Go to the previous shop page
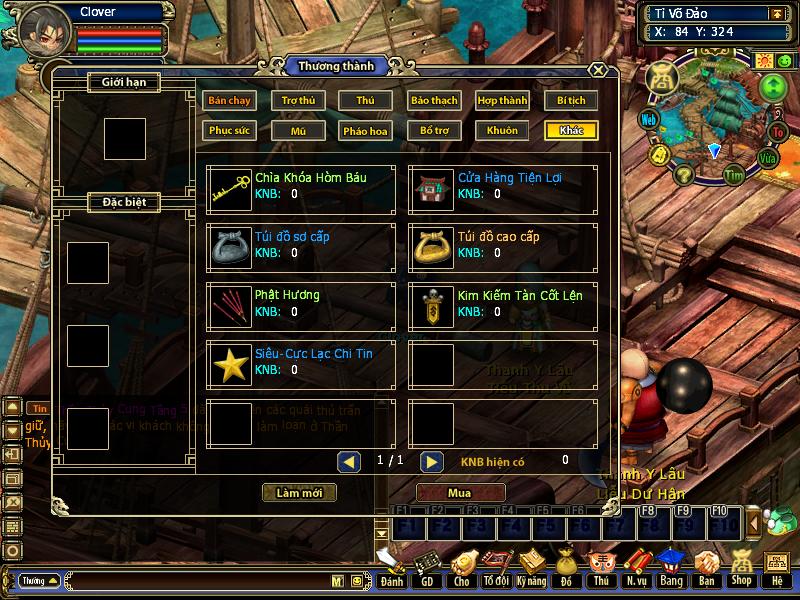 point(349,461)
